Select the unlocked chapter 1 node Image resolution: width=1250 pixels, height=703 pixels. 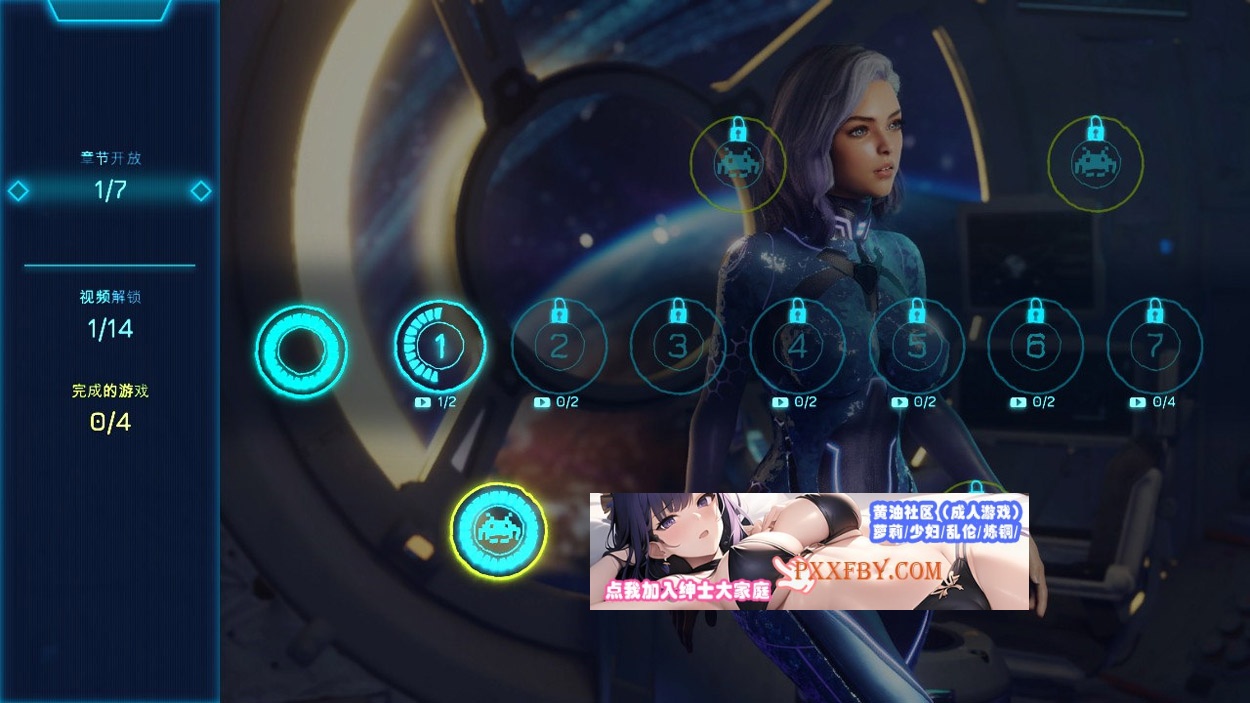(x=440, y=347)
